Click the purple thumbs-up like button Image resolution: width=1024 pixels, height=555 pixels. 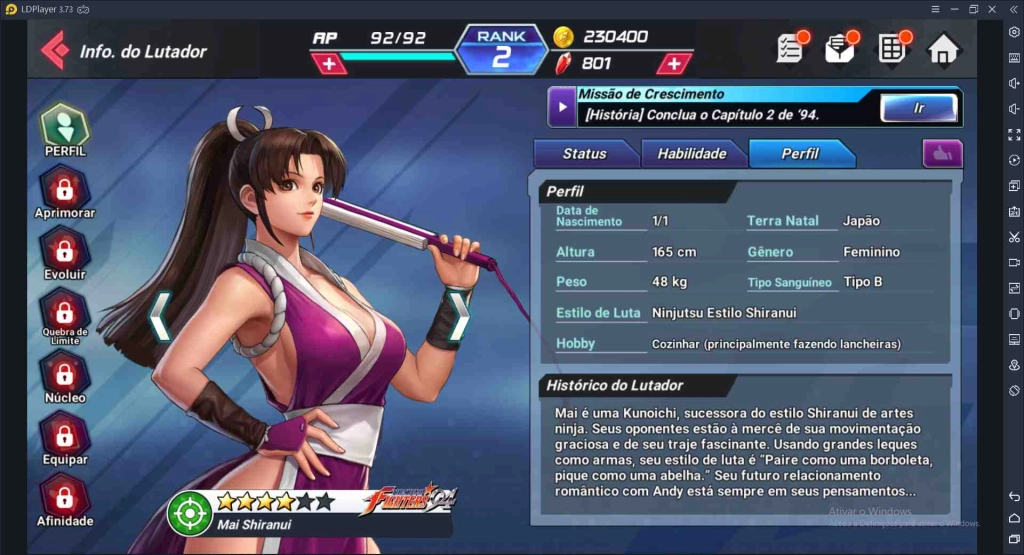(942, 154)
